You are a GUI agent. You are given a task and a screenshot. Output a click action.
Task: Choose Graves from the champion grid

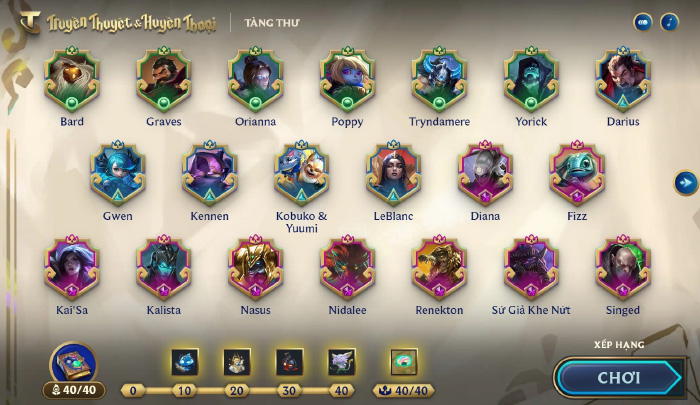[x=164, y=79]
